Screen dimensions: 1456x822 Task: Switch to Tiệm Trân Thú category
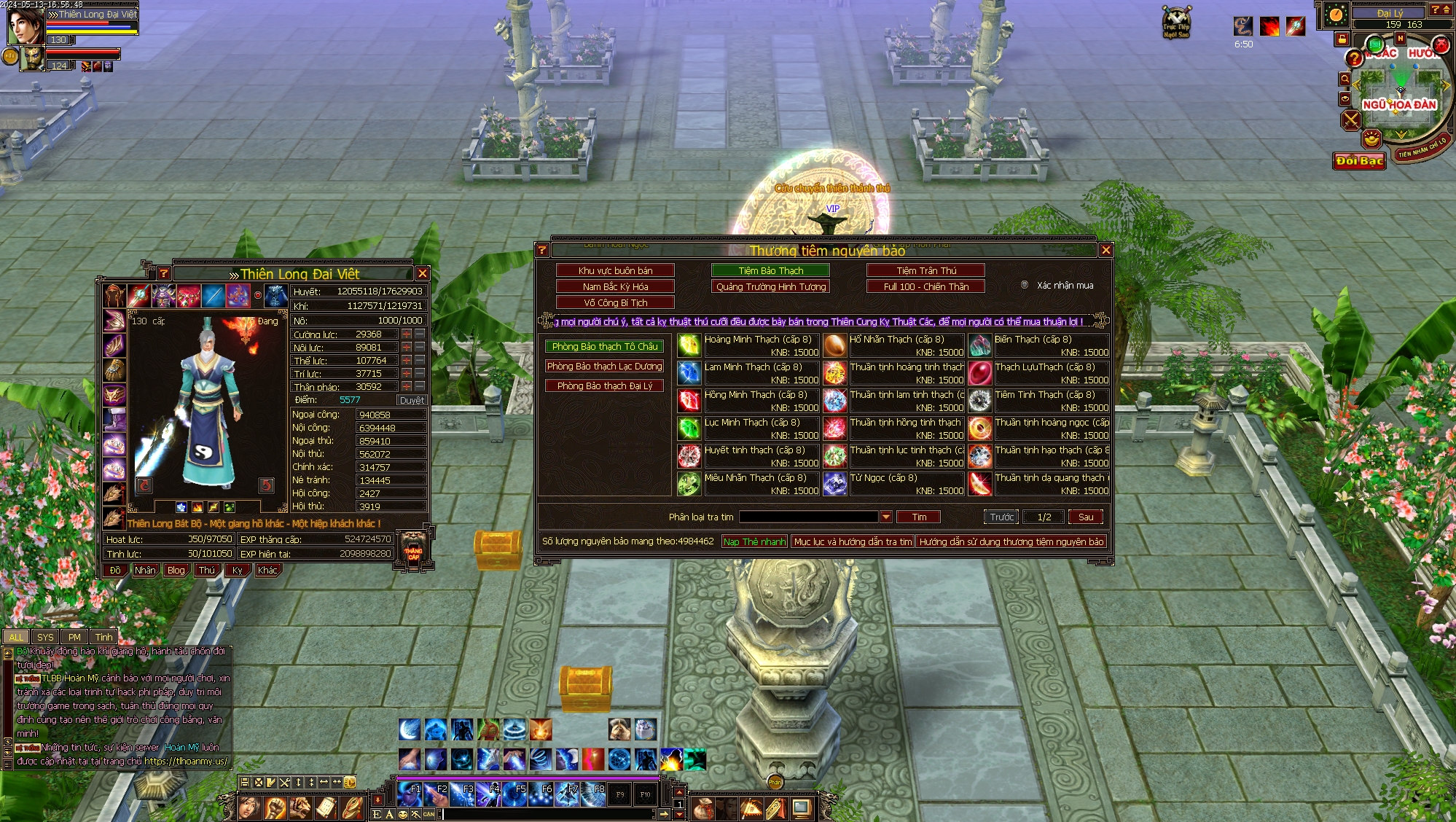[x=925, y=270]
